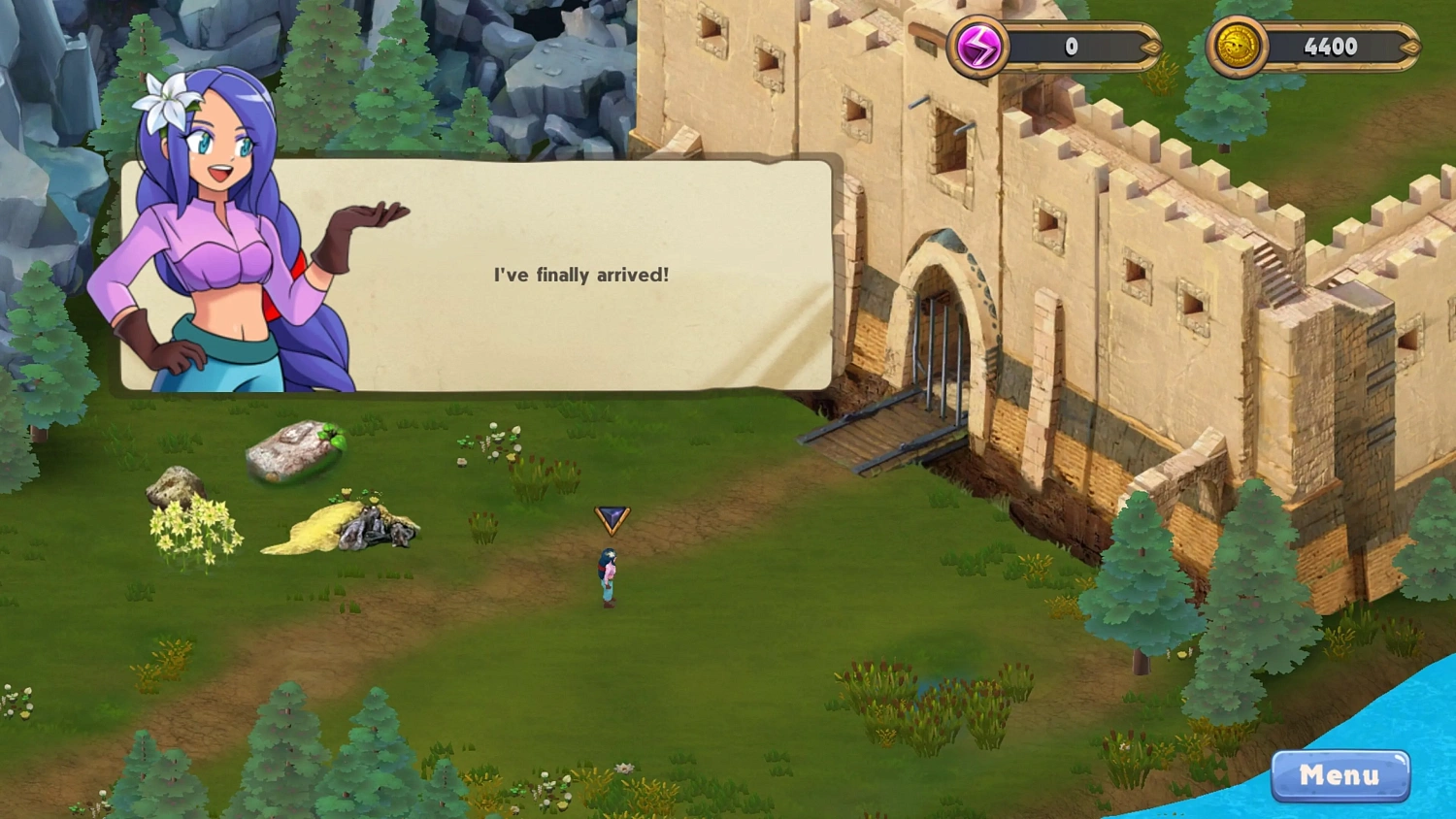
Task: Open the Menu
Action: click(1340, 775)
